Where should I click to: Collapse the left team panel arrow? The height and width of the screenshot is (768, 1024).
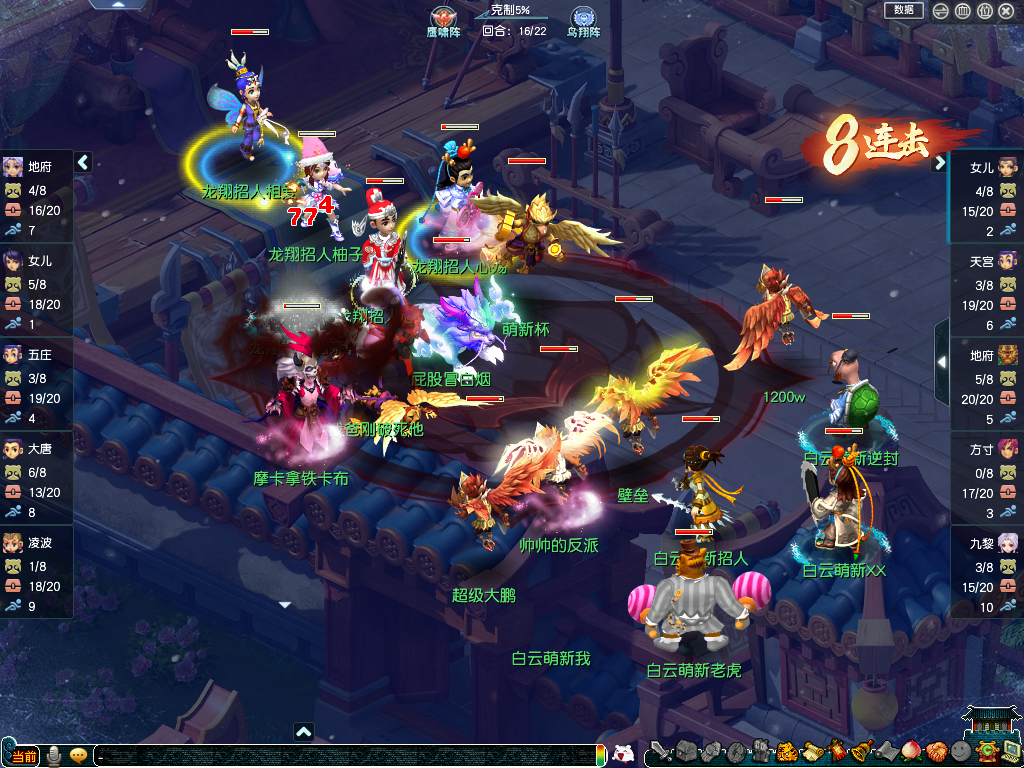point(83,162)
